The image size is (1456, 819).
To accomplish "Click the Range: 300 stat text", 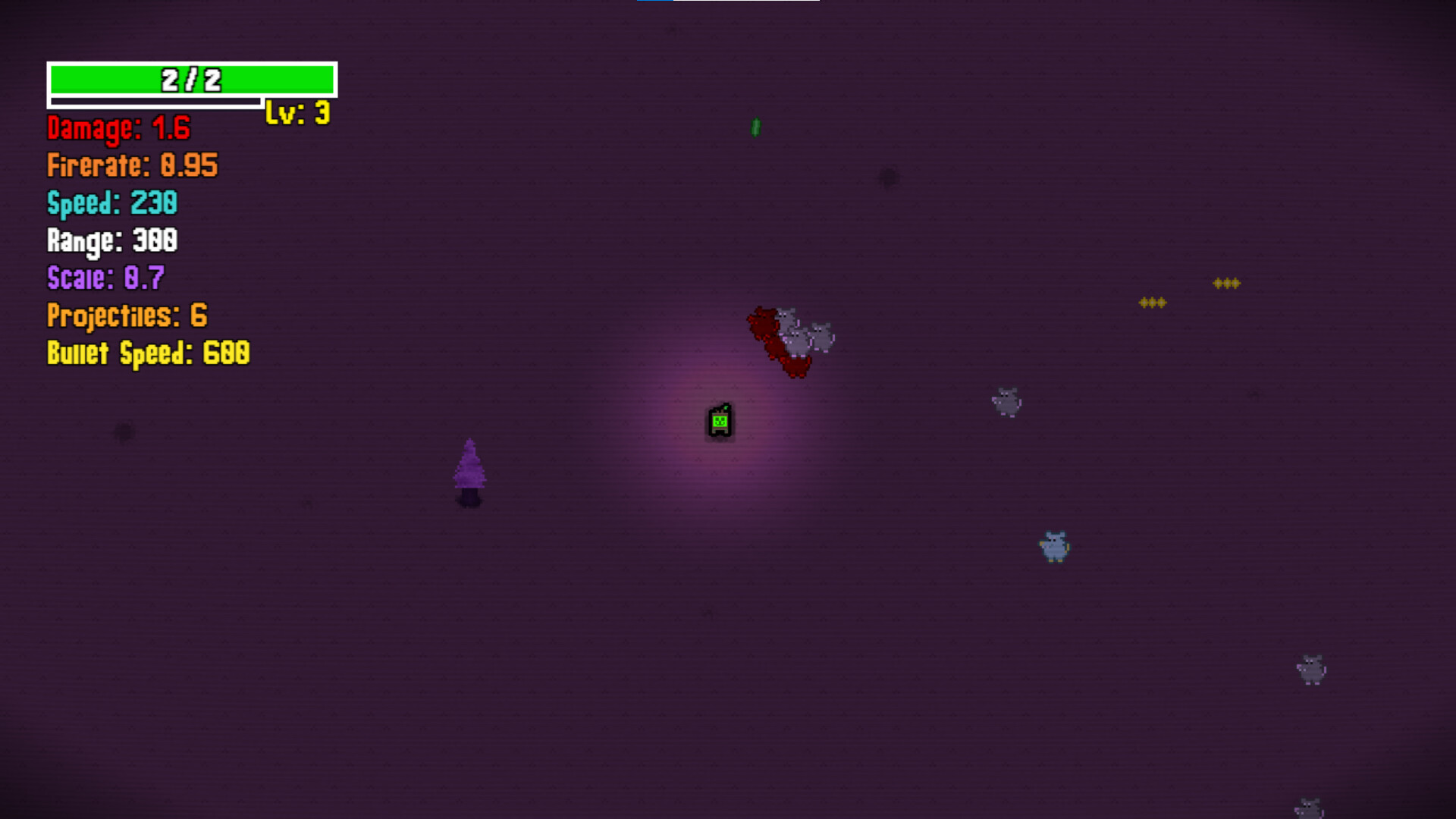I will point(112,241).
